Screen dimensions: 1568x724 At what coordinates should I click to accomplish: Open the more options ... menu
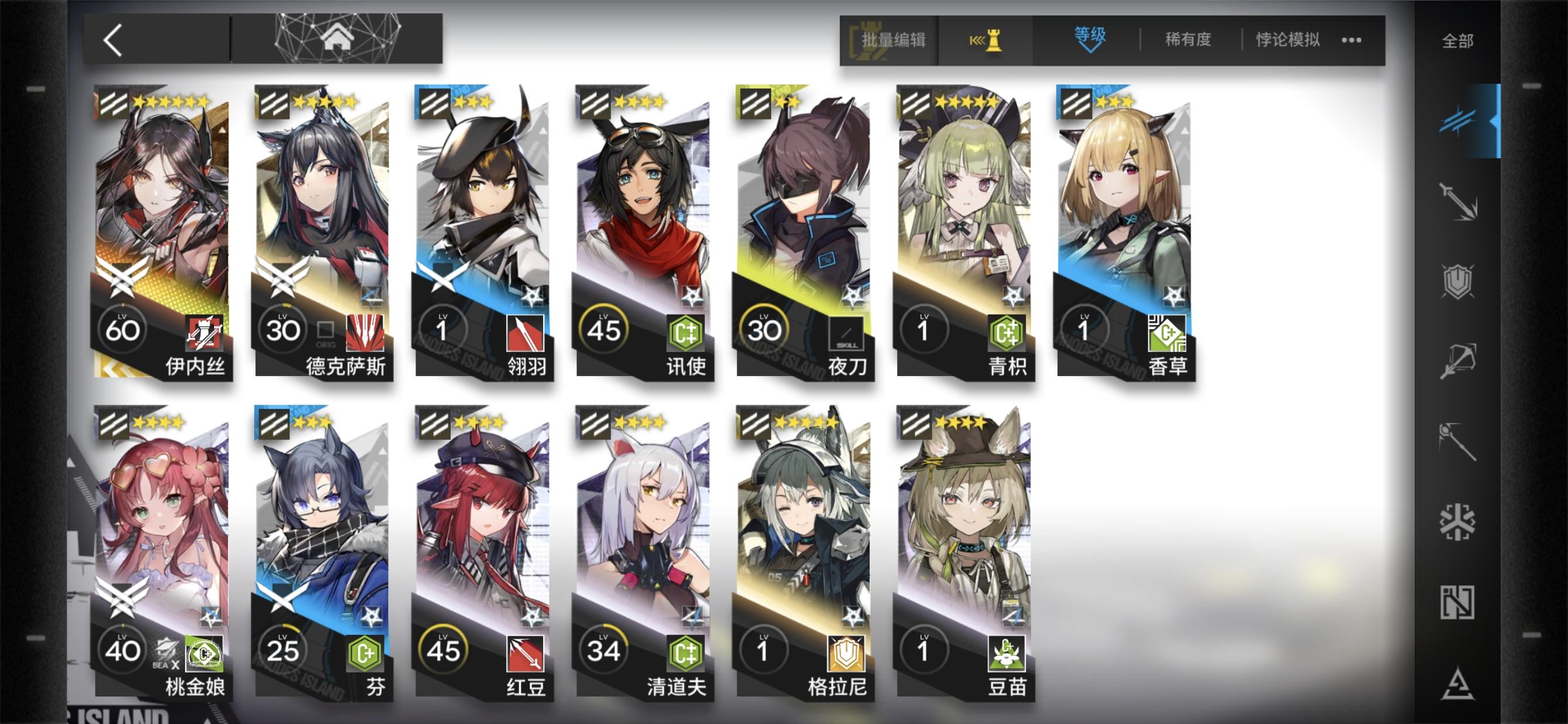coord(1351,39)
